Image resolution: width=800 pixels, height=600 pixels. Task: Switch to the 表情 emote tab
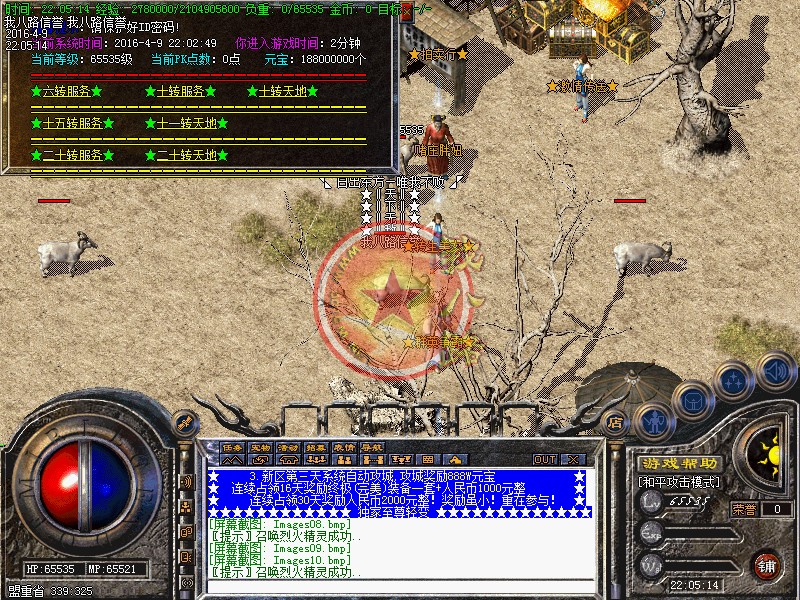tap(344, 448)
